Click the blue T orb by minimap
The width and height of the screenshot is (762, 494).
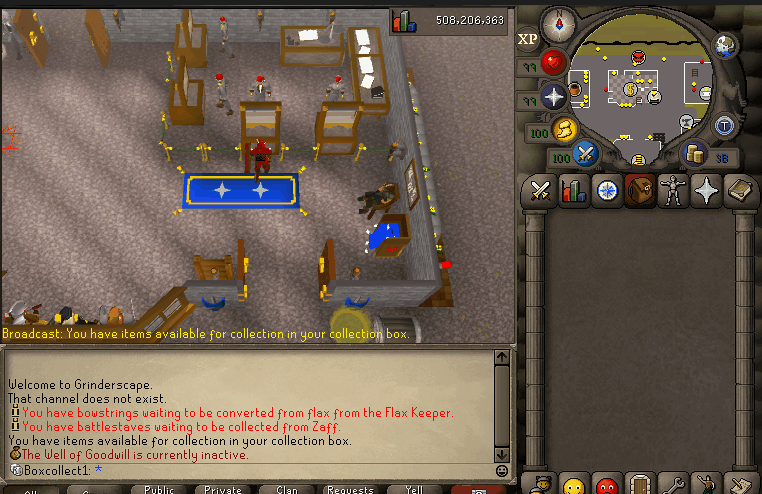point(724,125)
